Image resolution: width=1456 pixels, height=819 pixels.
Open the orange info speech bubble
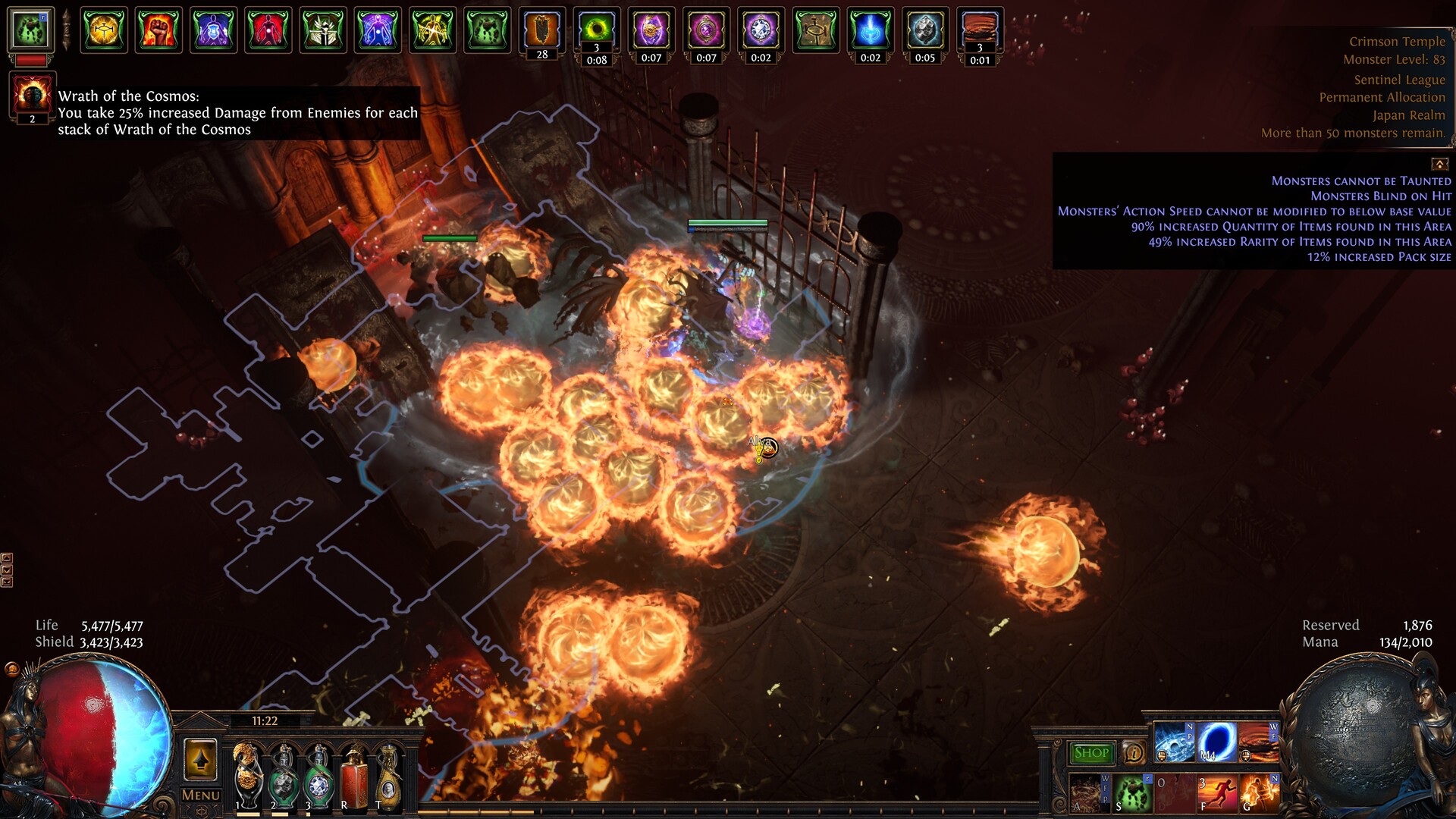1134,752
